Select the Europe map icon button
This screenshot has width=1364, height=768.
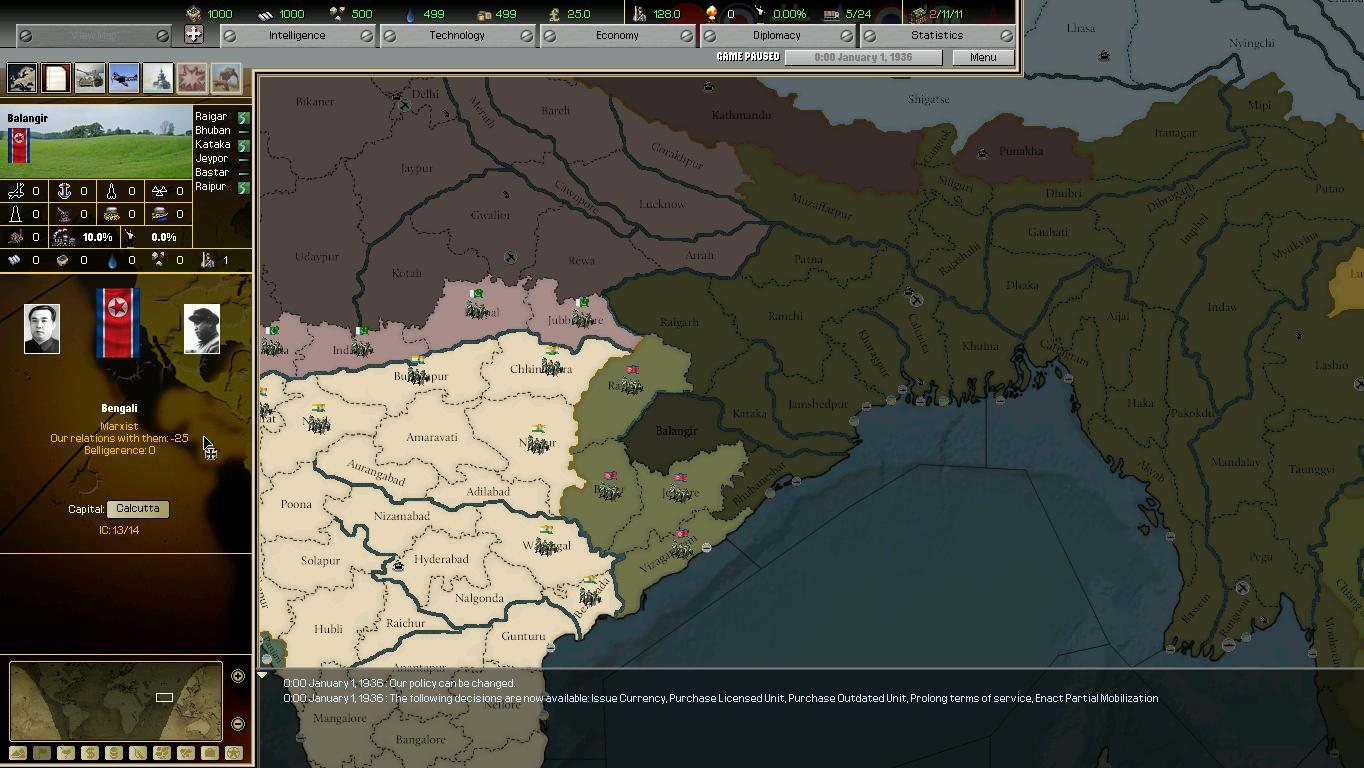pos(22,77)
